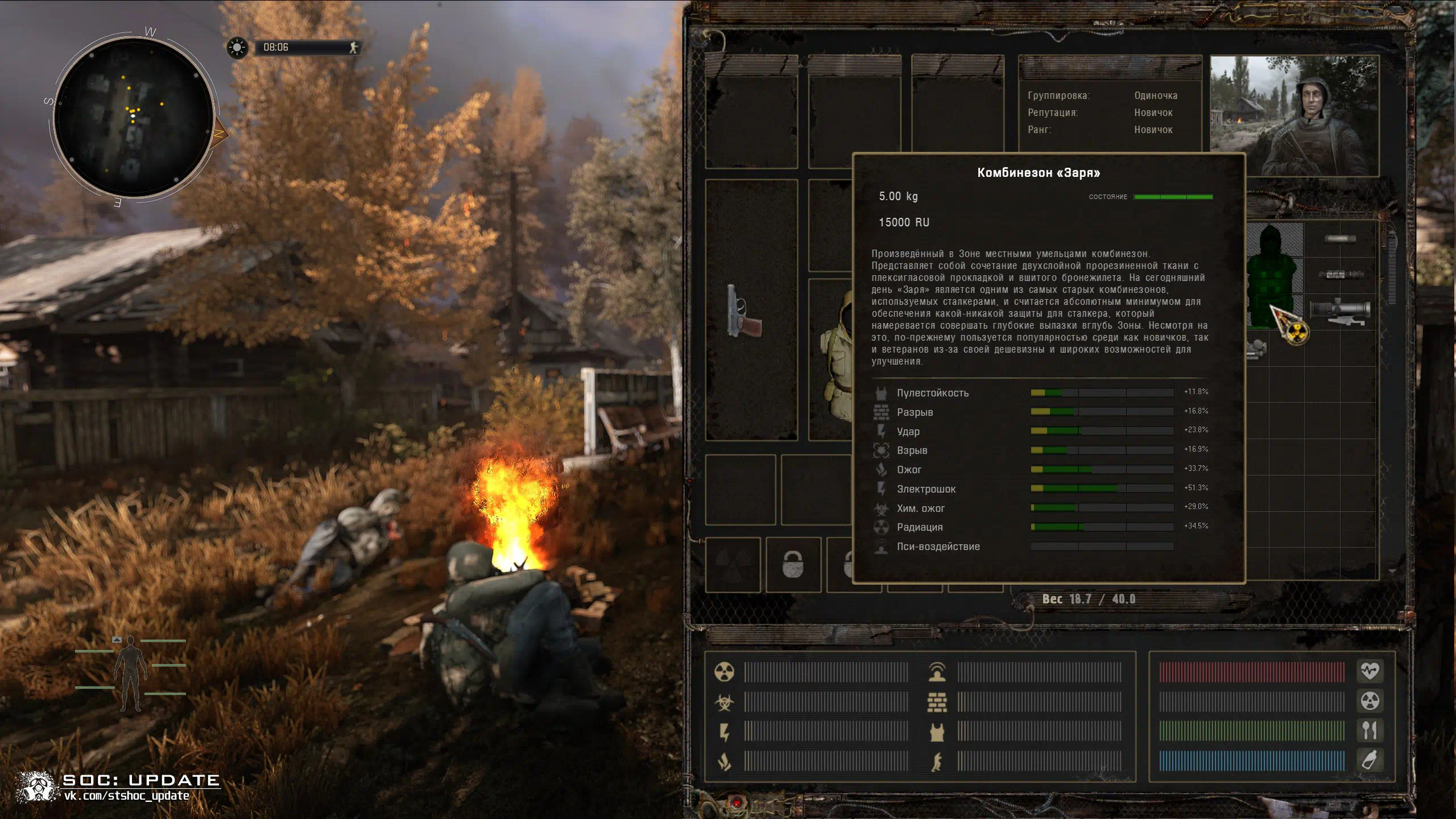
Task: Pick the rifle scope in inventory
Action: 1340,311
